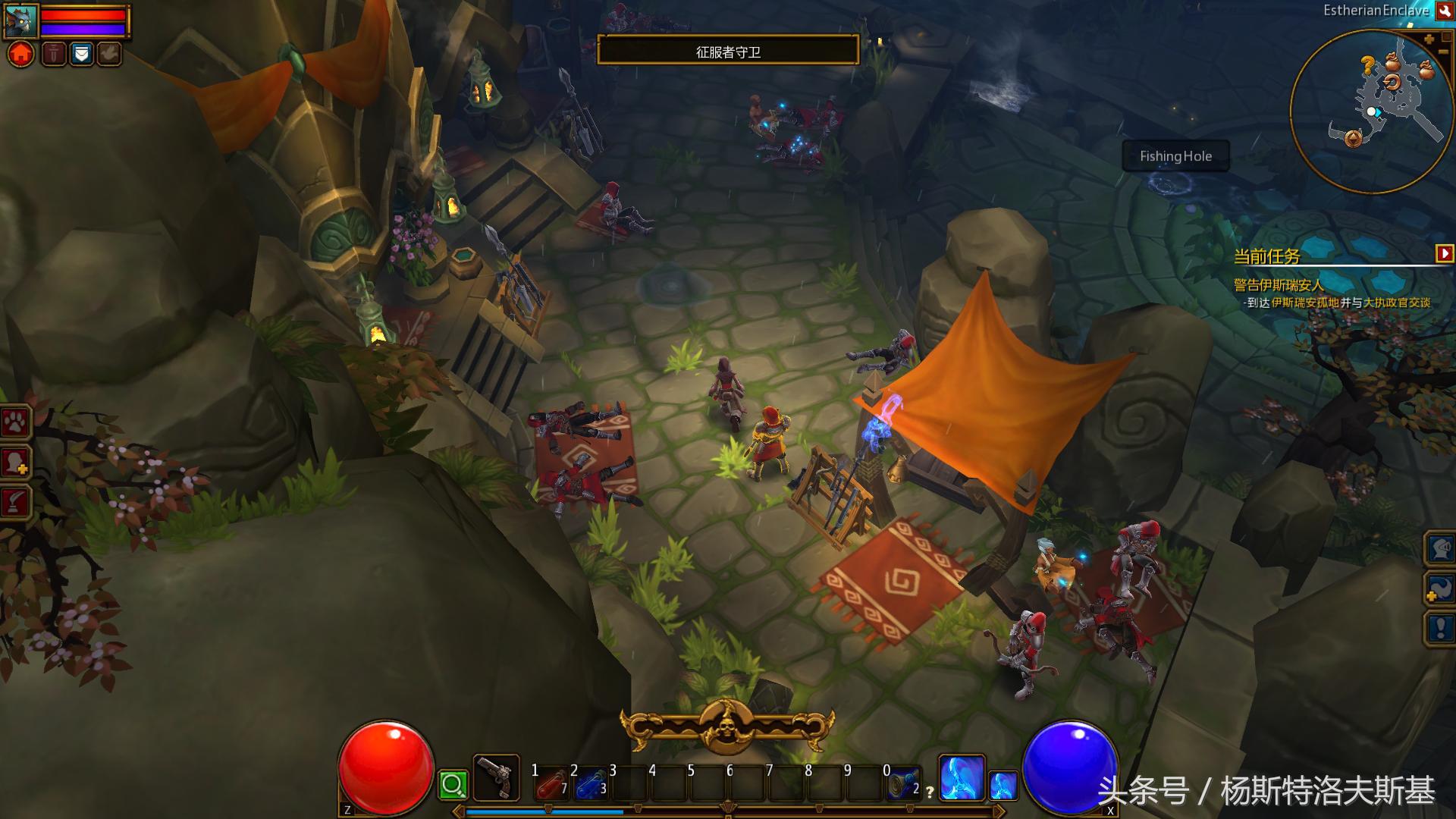Viewport: 1456px width, 819px height.
Task: Open character panel with helmet icon
Action: coord(1441,548)
